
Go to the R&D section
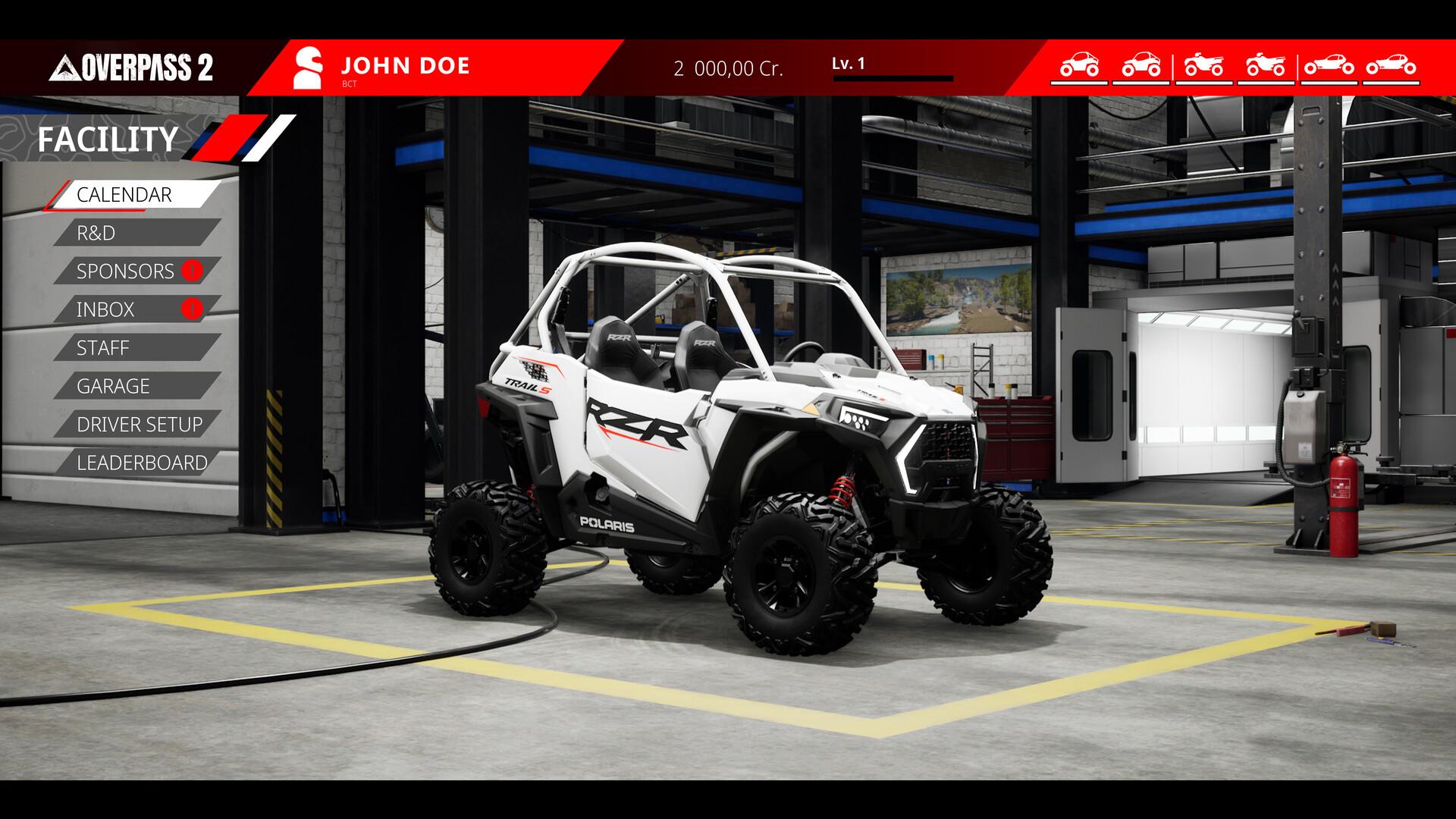click(x=96, y=233)
